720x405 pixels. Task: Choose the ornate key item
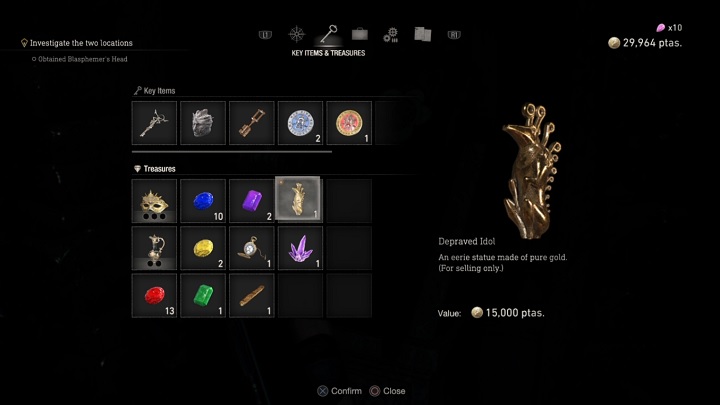click(x=250, y=123)
